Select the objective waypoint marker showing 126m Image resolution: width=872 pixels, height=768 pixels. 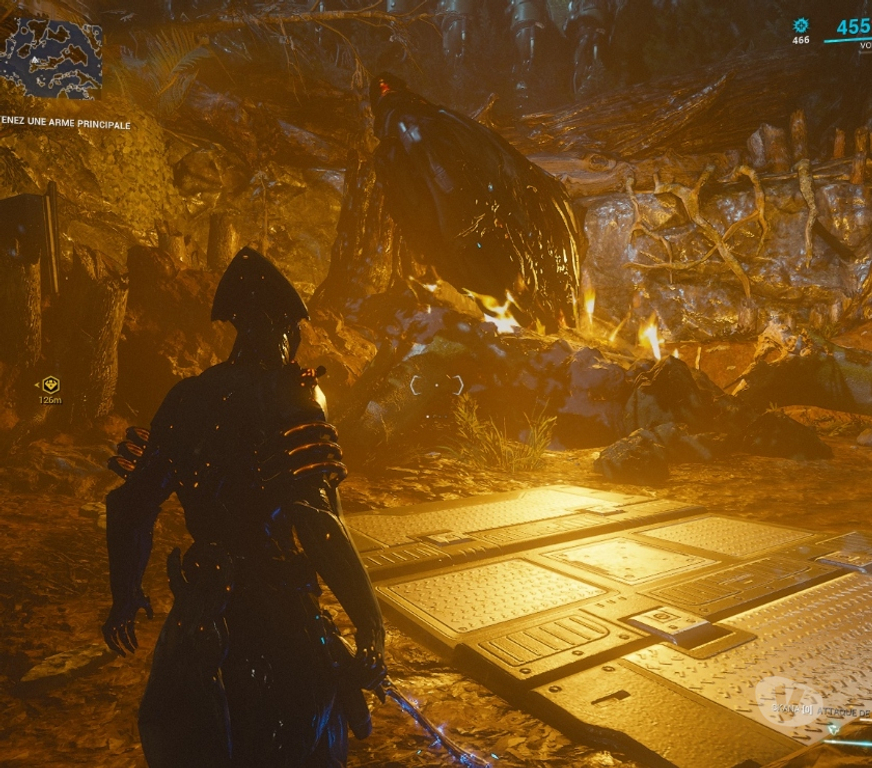coord(50,384)
